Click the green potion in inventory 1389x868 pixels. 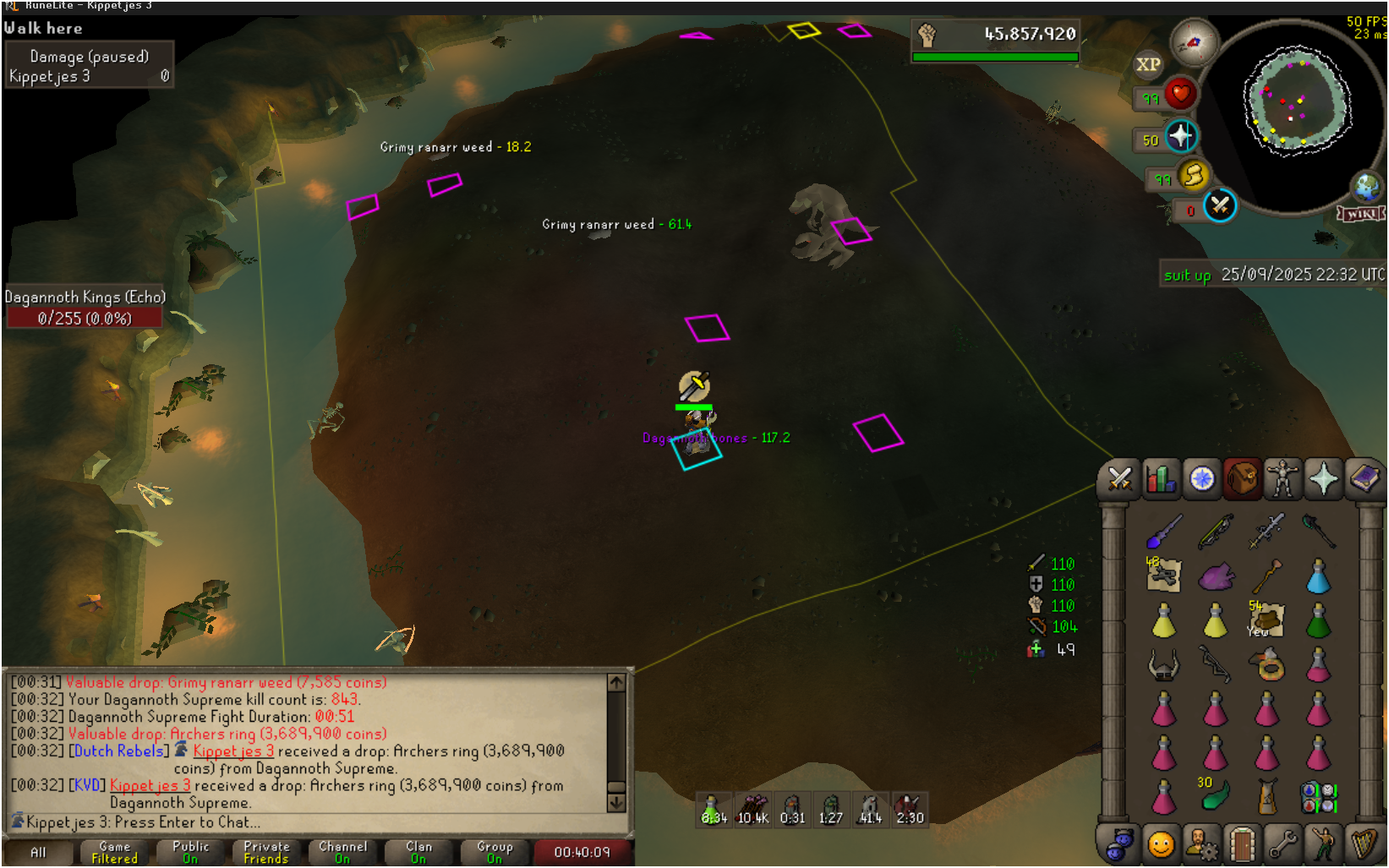pyautogui.click(x=1318, y=622)
